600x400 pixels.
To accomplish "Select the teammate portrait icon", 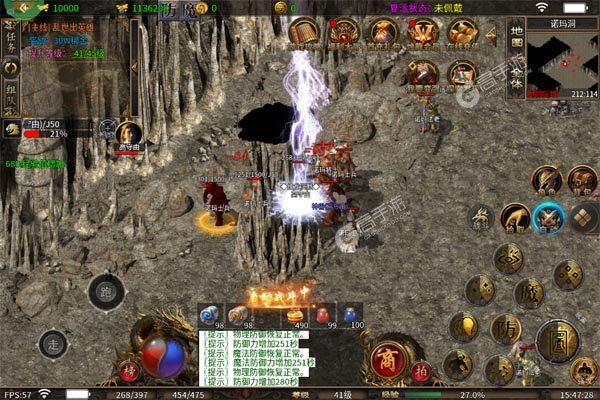I will [x=128, y=132].
